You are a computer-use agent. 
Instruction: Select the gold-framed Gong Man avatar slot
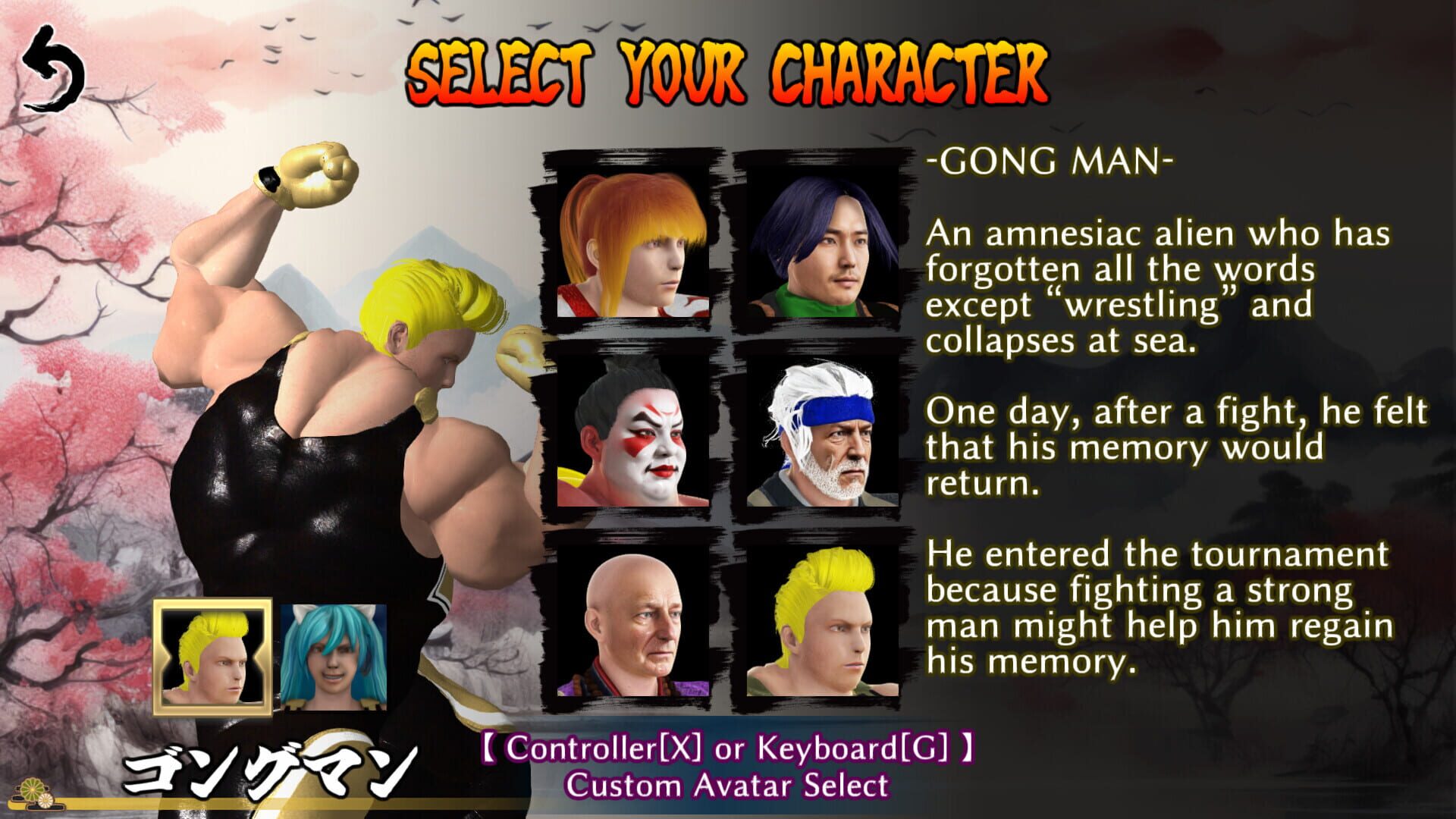coord(211,654)
